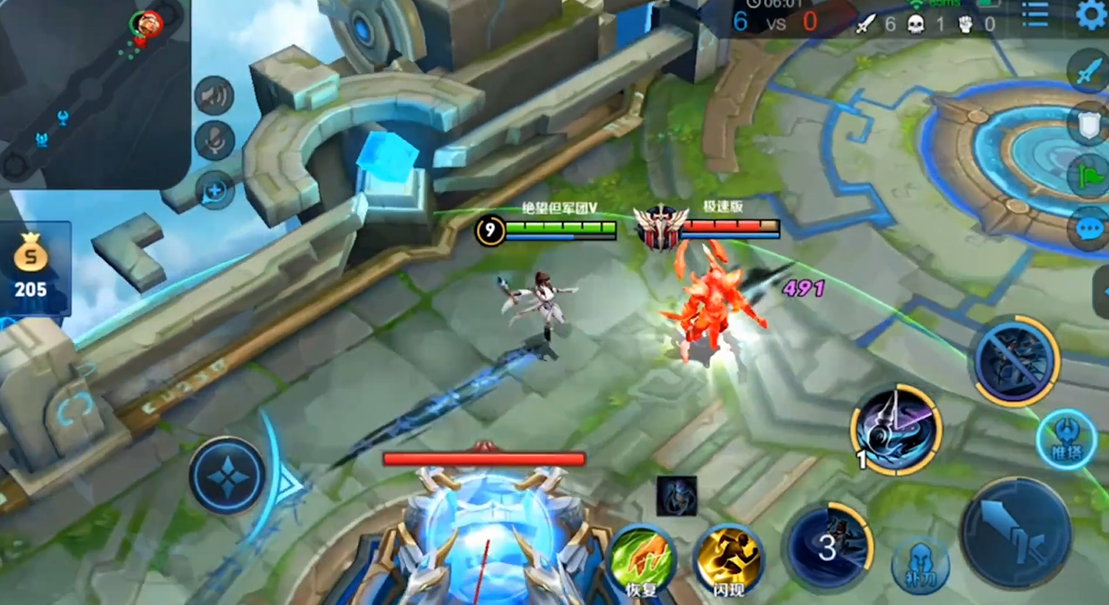Image resolution: width=1109 pixels, height=605 pixels.
Task: Send the blue sword attack signal
Action: 1087,72
